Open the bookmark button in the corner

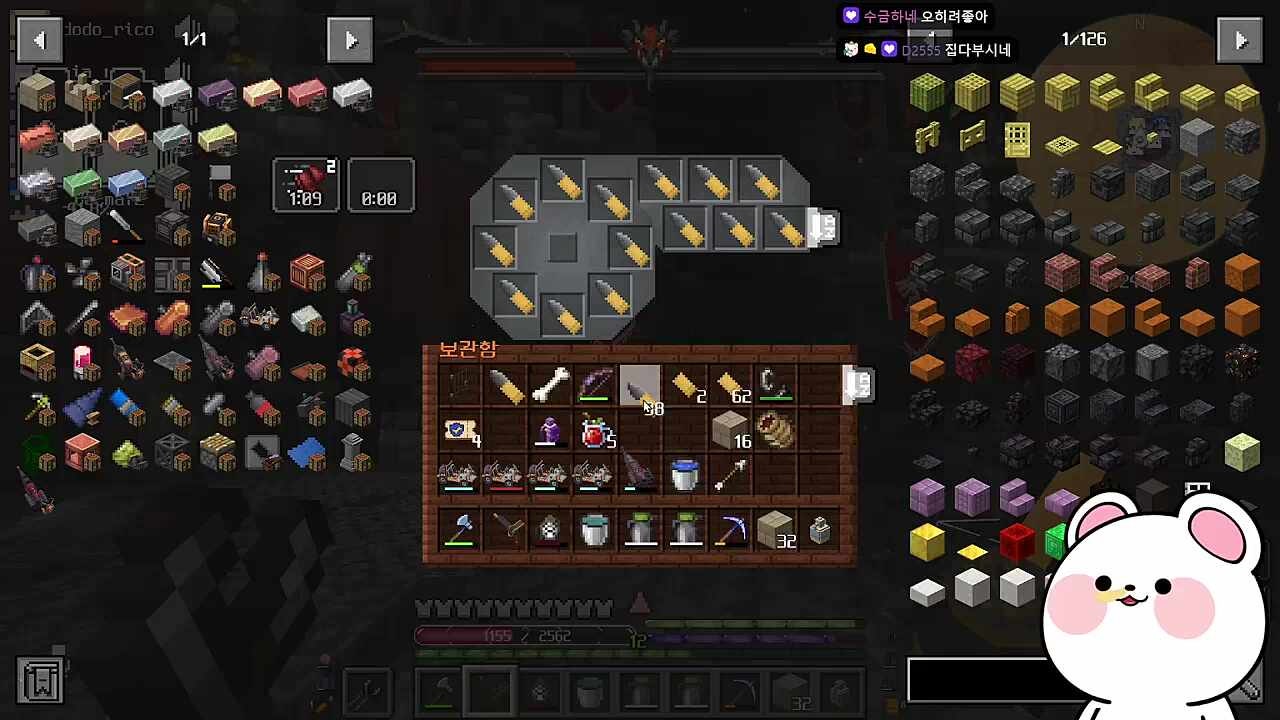coord(41,680)
